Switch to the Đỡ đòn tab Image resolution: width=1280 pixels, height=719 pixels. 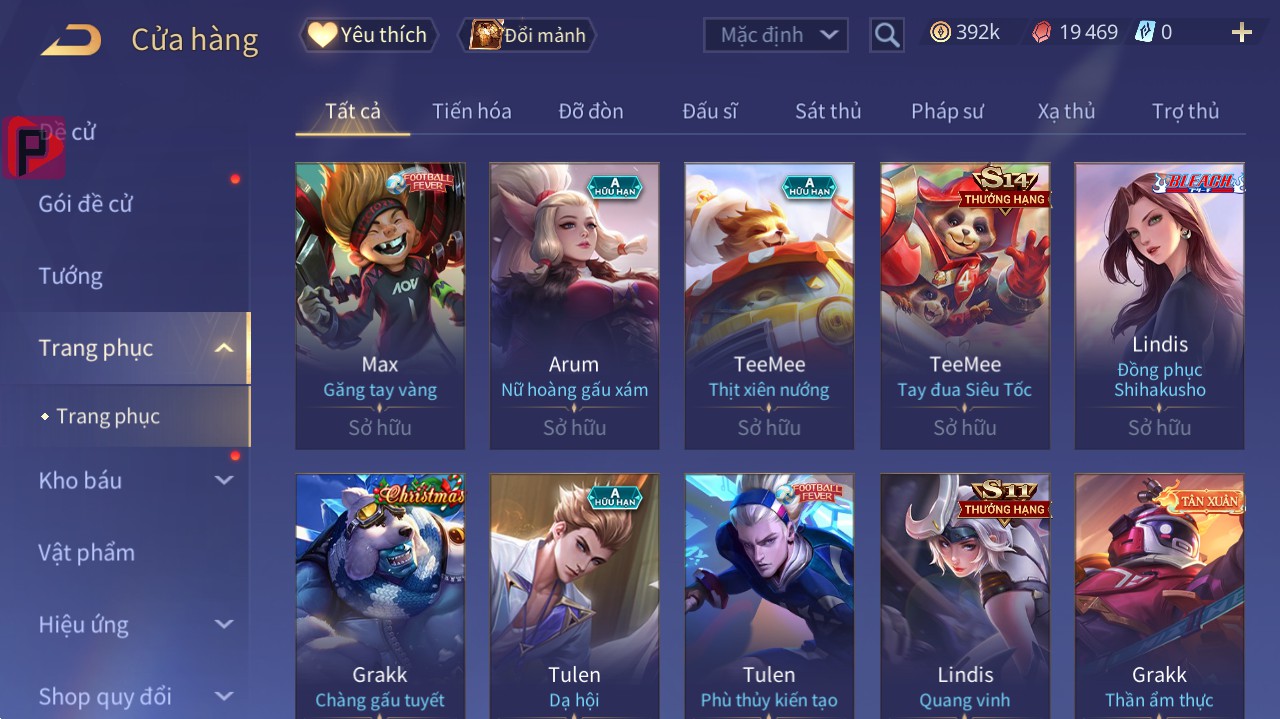(x=590, y=111)
